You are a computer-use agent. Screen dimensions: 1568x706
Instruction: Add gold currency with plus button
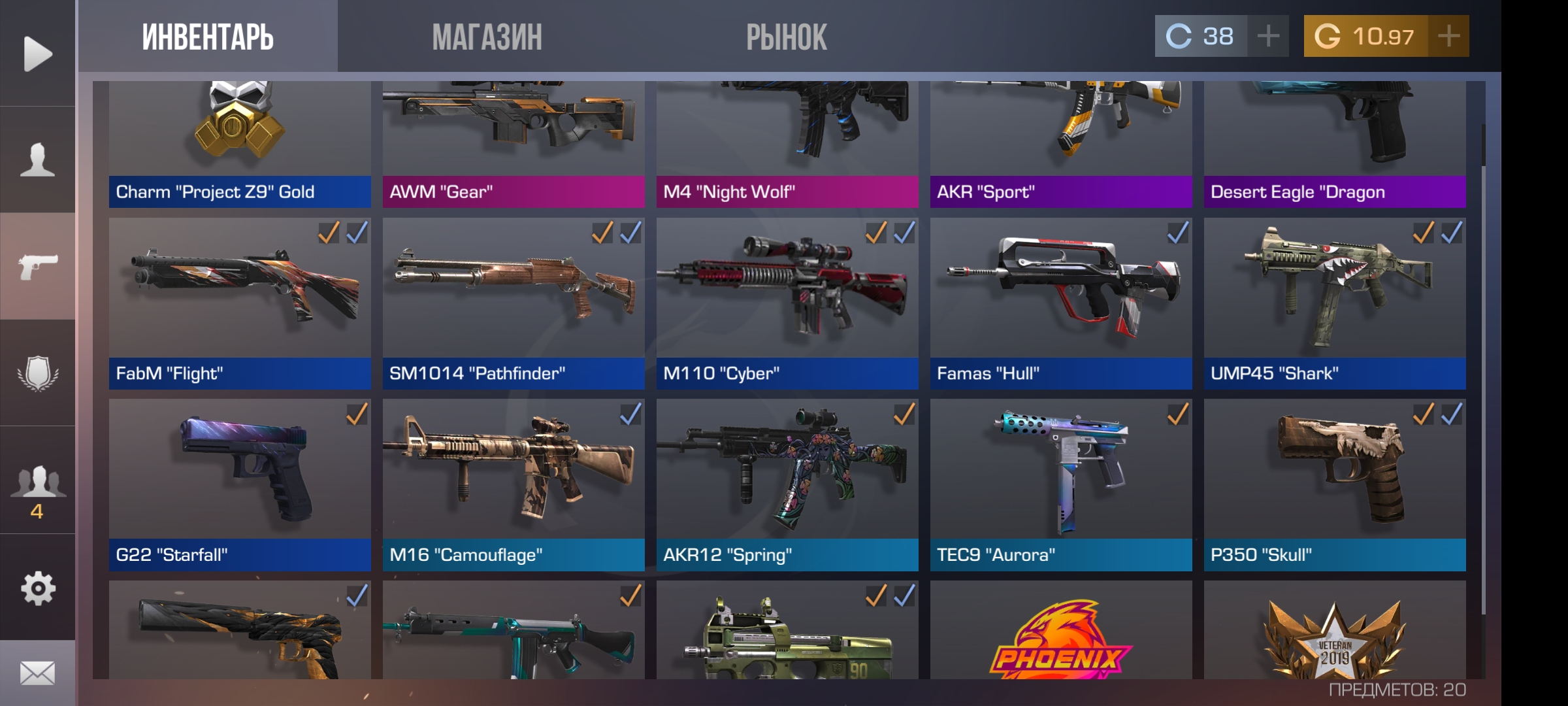pyautogui.click(x=1448, y=36)
